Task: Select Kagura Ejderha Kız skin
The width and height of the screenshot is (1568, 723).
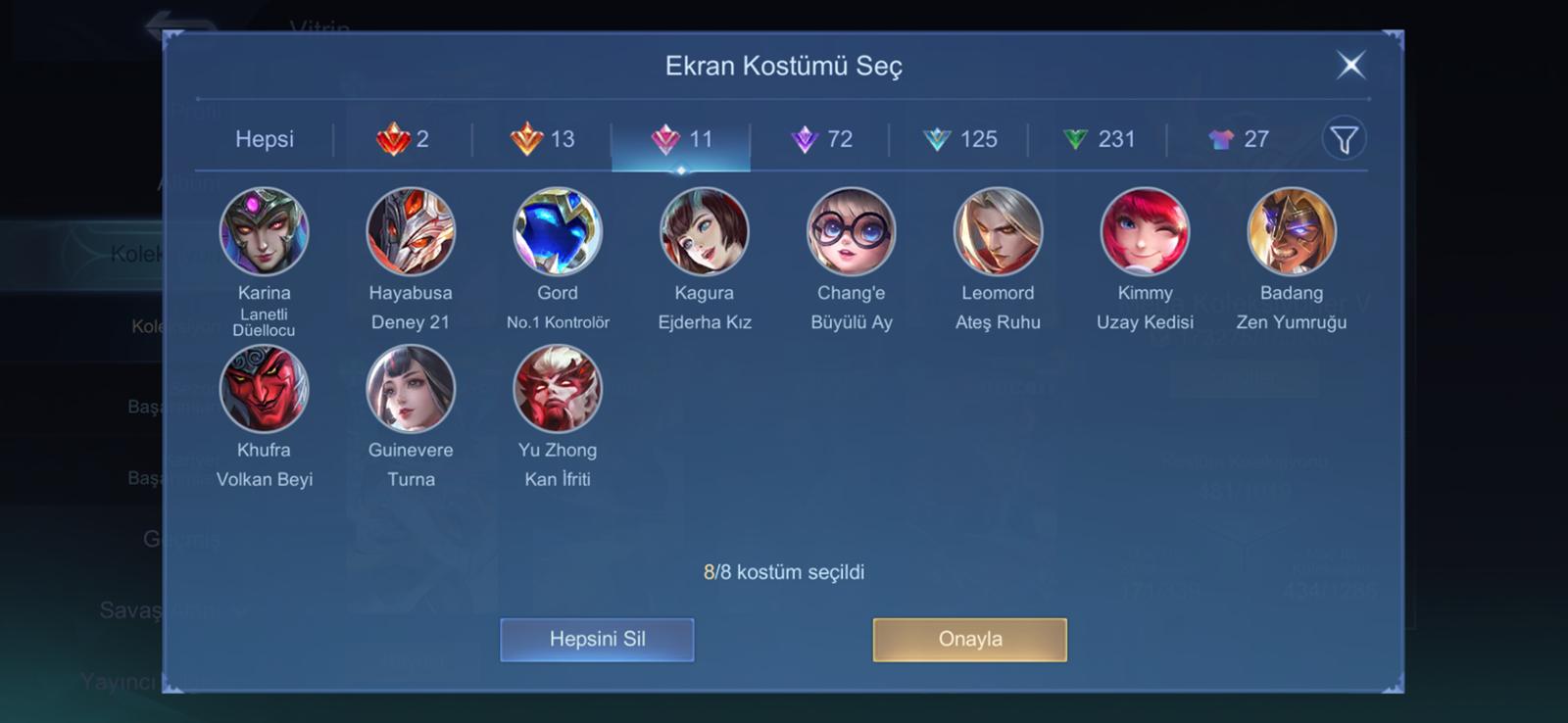Action: tap(705, 232)
